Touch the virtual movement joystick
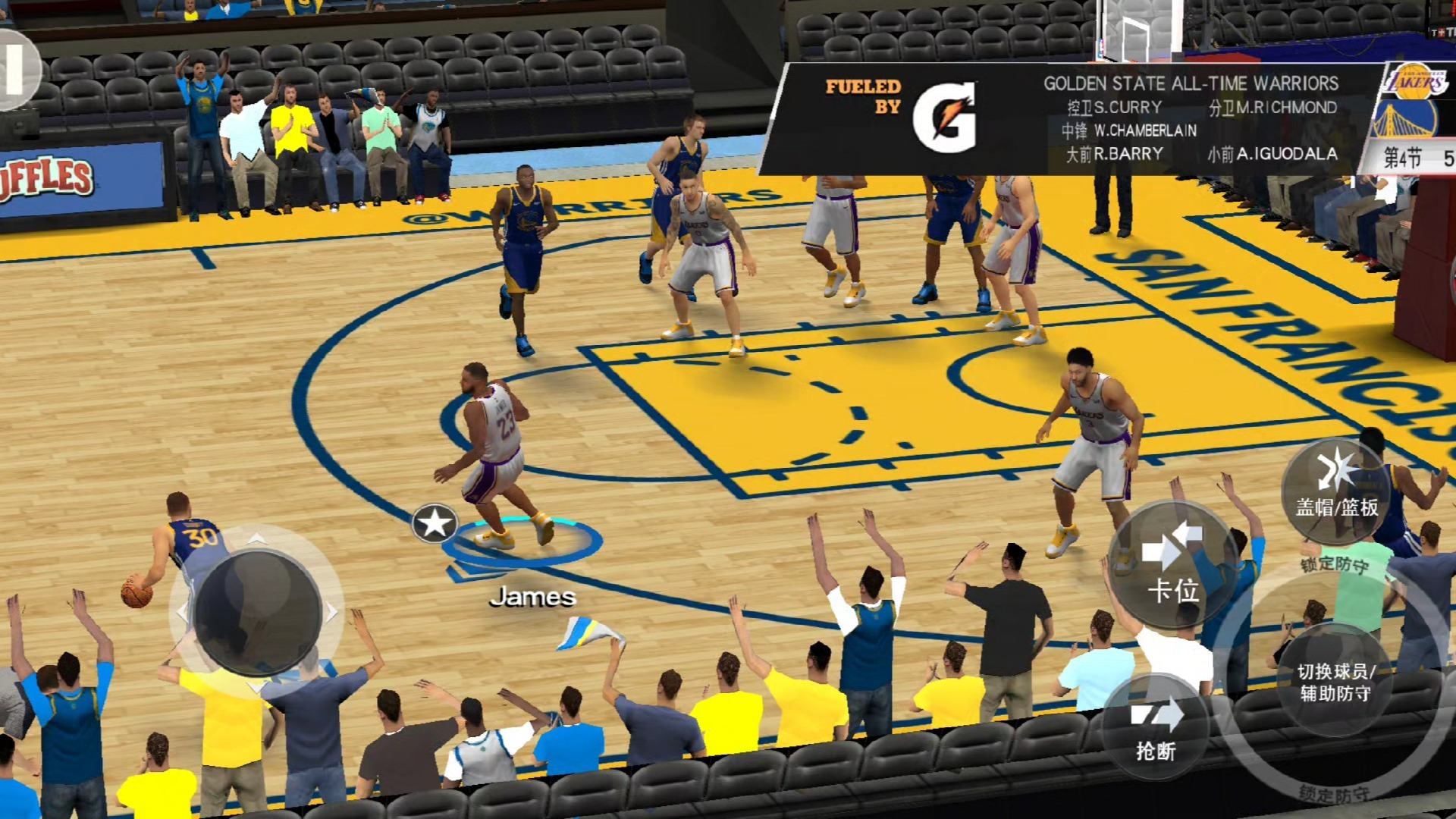Image resolution: width=1456 pixels, height=819 pixels. coord(256,612)
